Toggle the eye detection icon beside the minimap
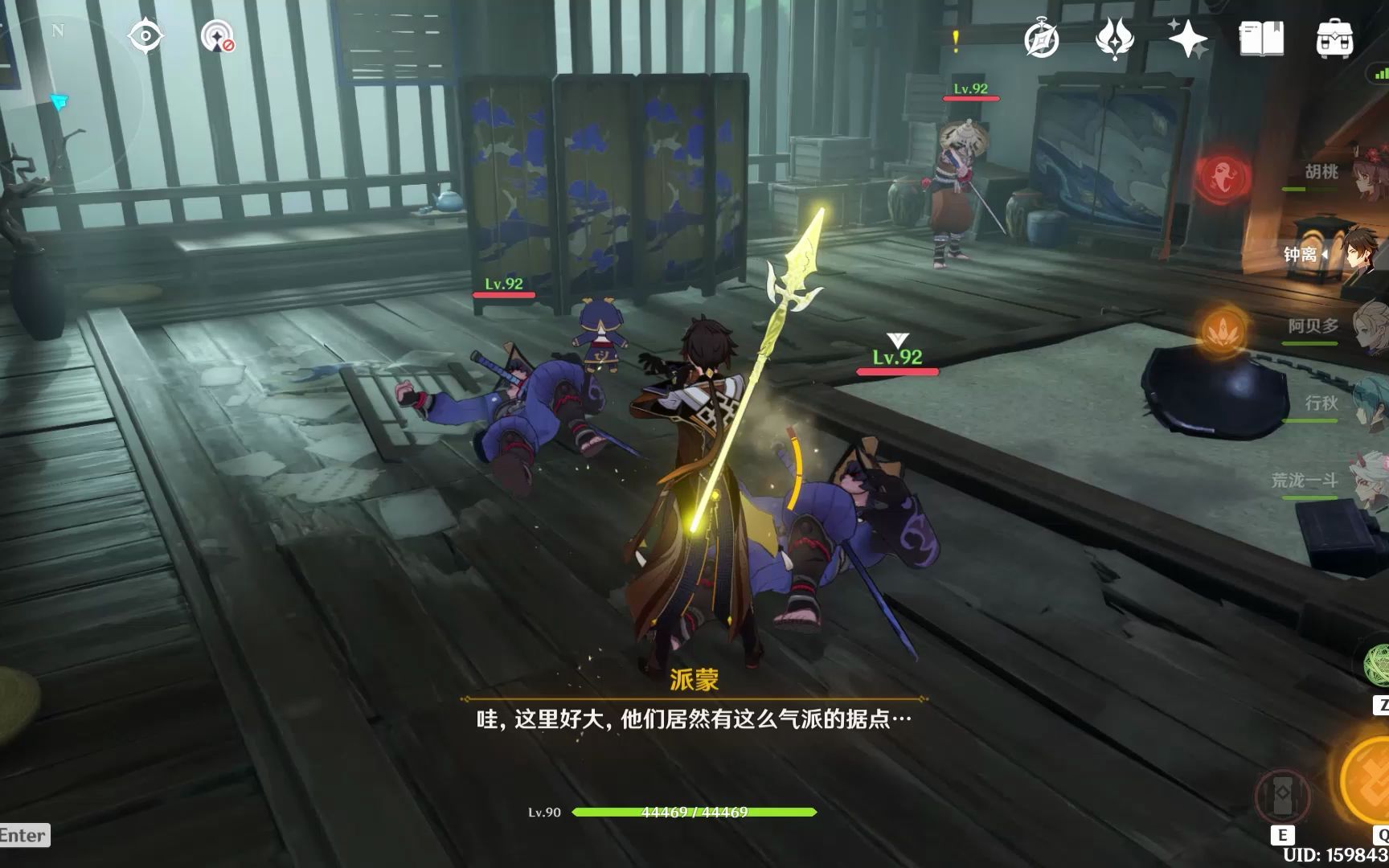Image resolution: width=1389 pixels, height=868 pixels. point(145,34)
